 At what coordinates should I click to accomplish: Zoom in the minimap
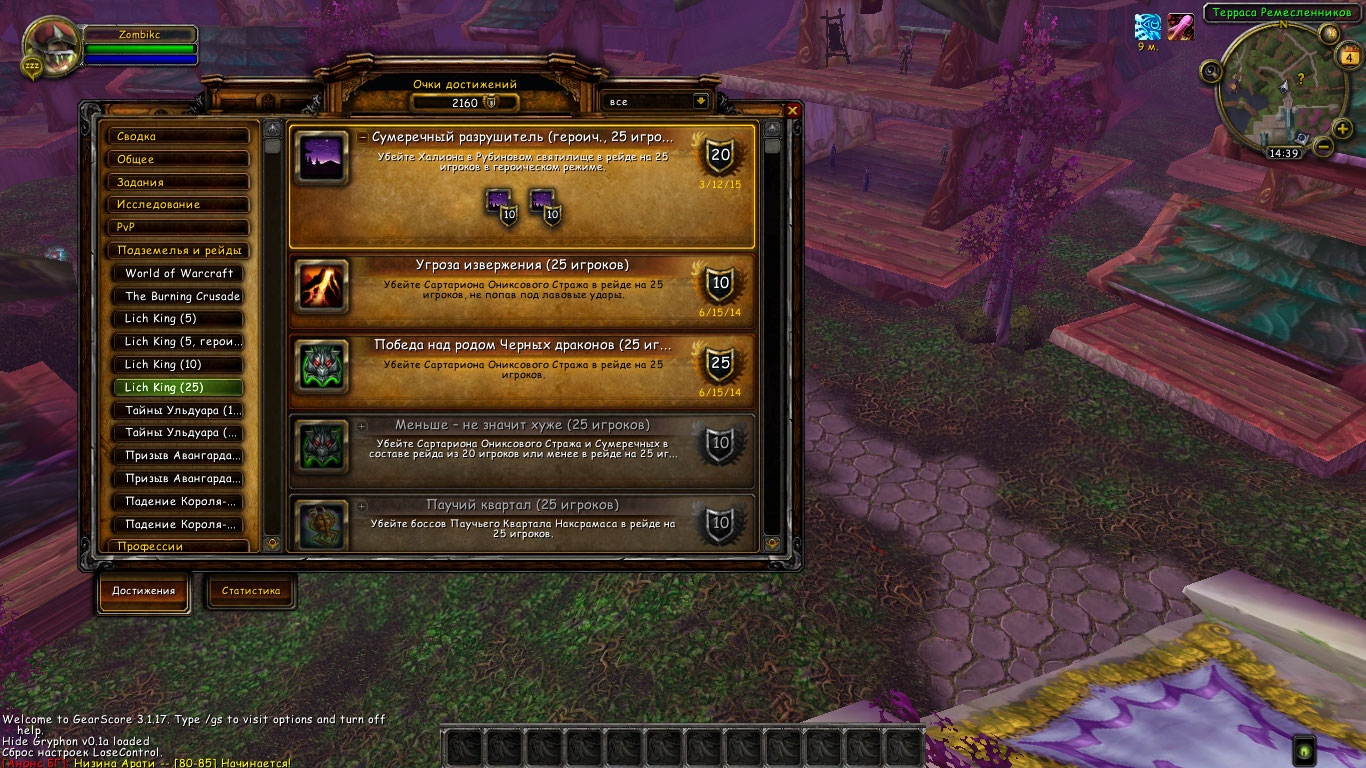pos(1343,127)
